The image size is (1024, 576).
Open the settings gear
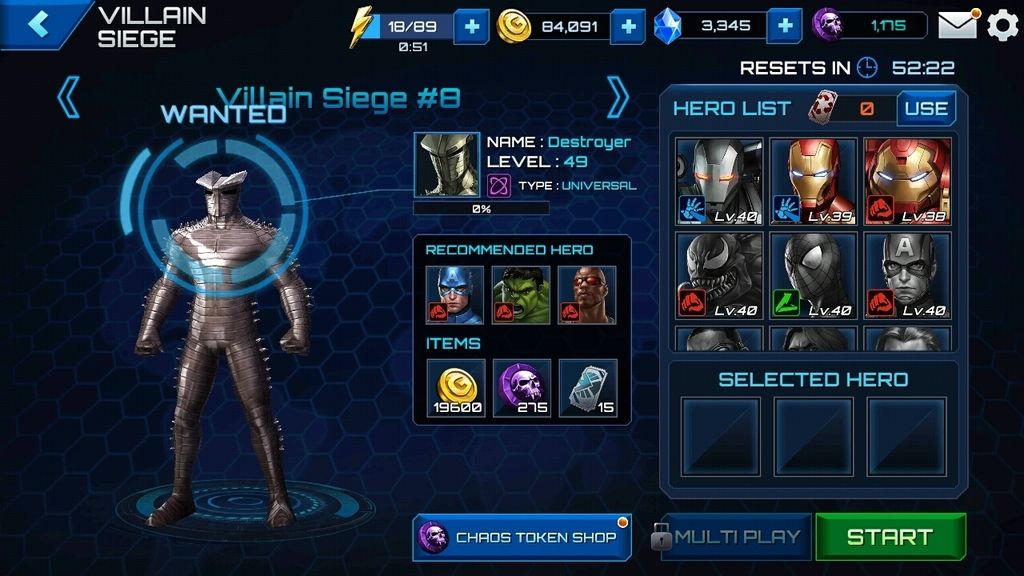click(1002, 25)
